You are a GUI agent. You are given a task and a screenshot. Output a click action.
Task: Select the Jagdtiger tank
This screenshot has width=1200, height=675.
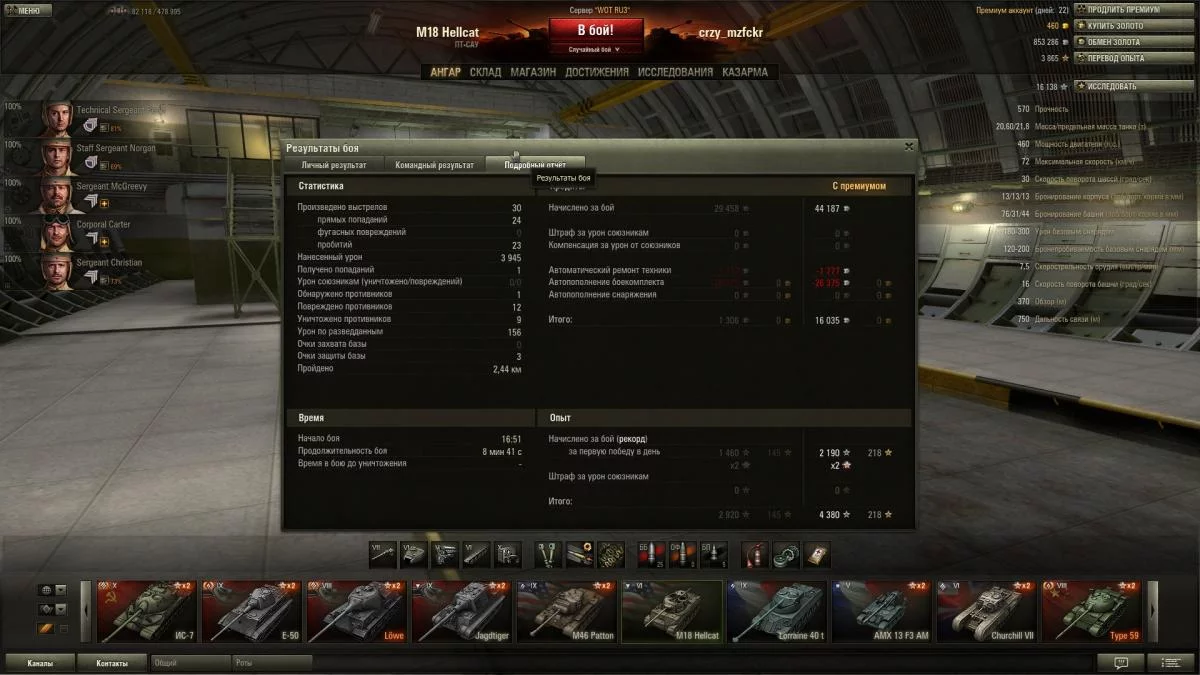[x=462, y=611]
